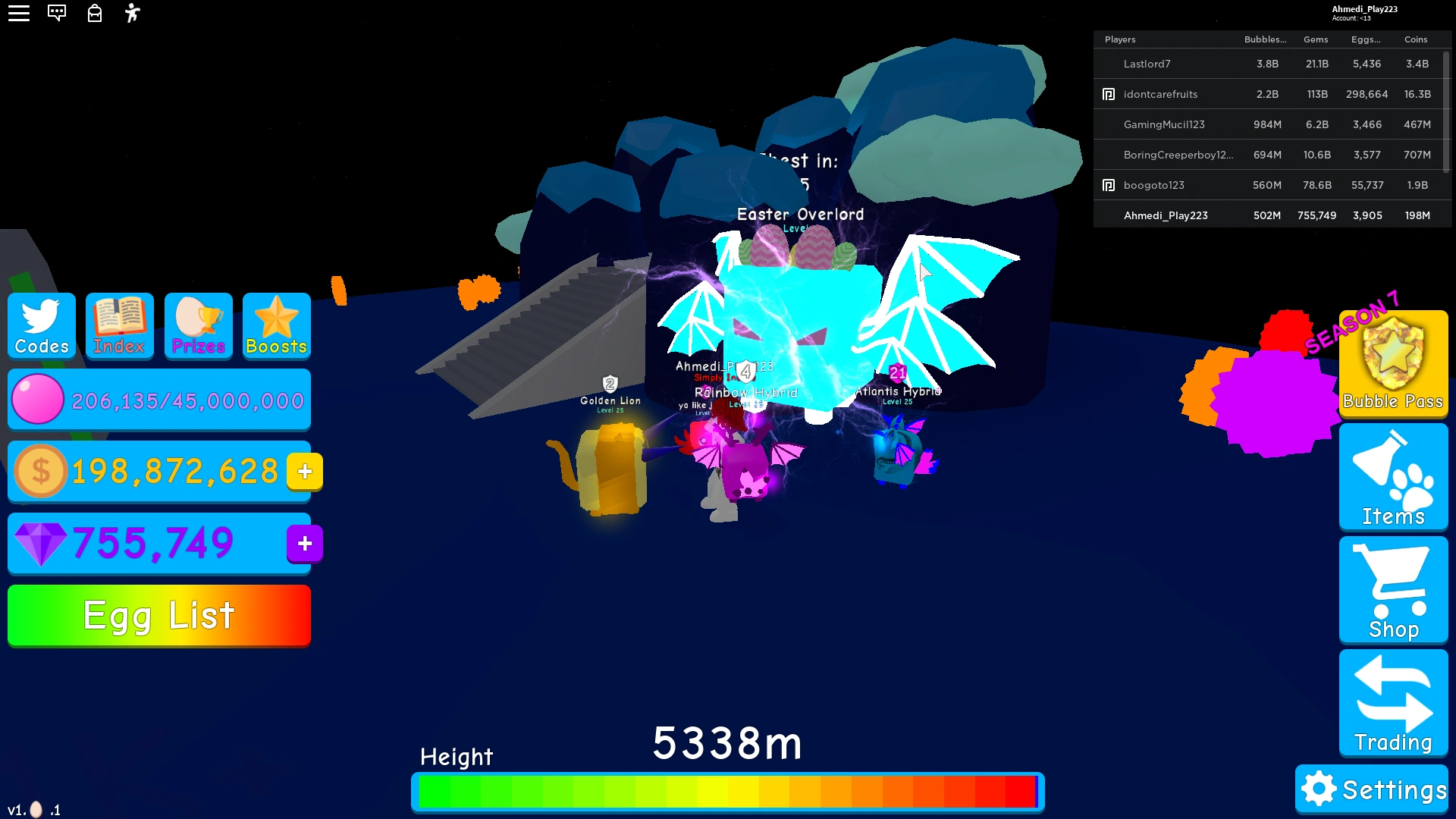Screen dimensions: 1456x819
Task: Click the plus next to the gems counter
Action: (x=303, y=543)
